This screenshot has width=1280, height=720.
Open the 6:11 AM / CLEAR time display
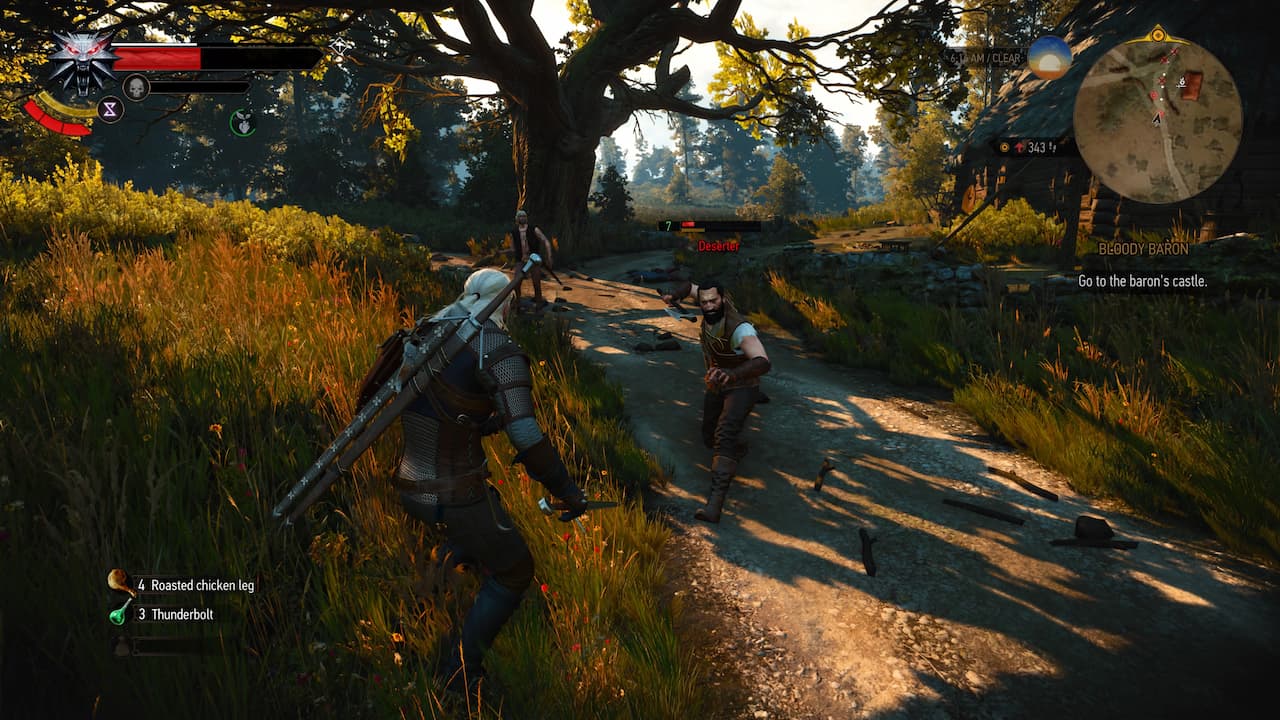(x=985, y=58)
